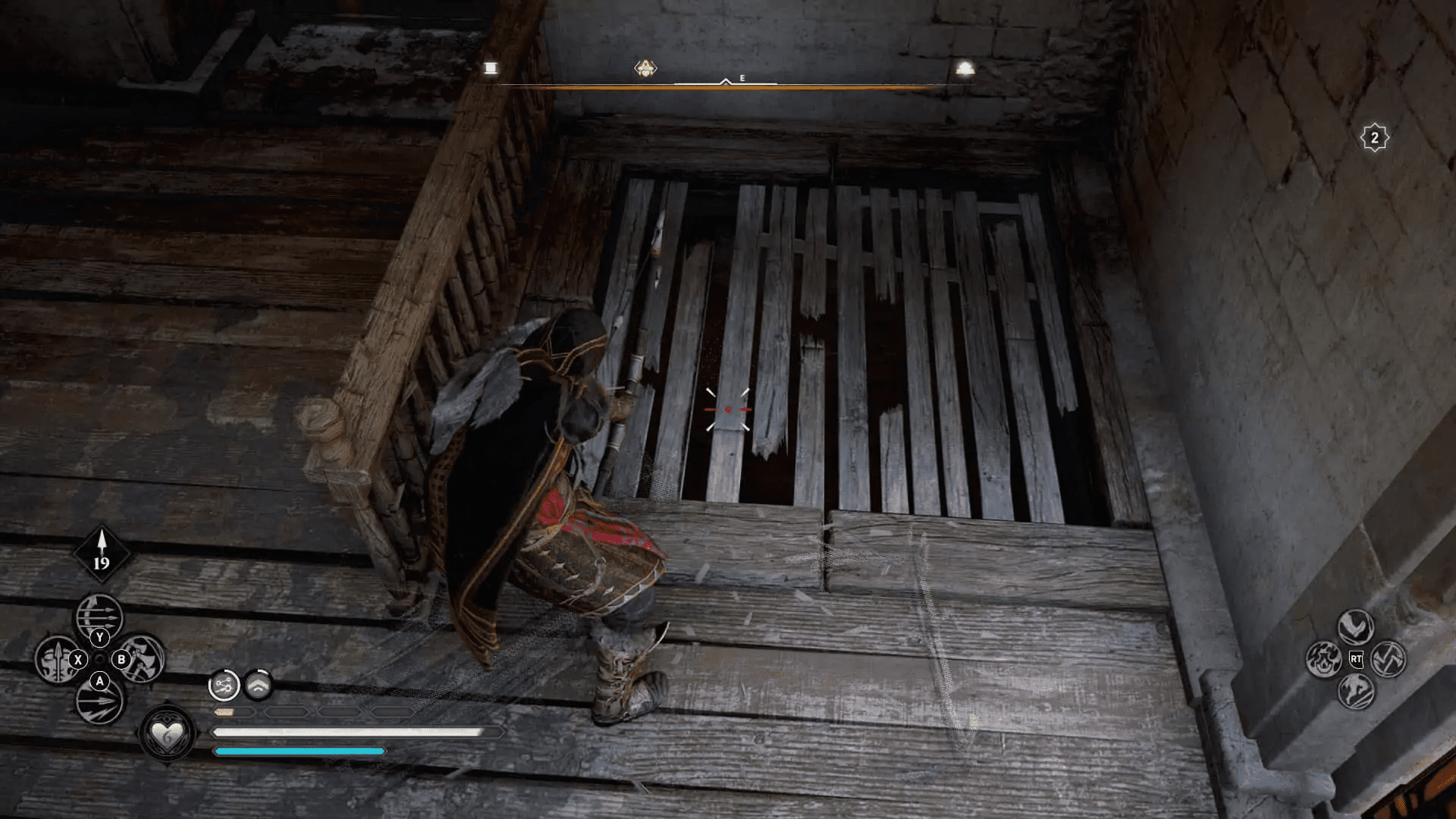Activate the kick melee ability icon

[1356, 690]
